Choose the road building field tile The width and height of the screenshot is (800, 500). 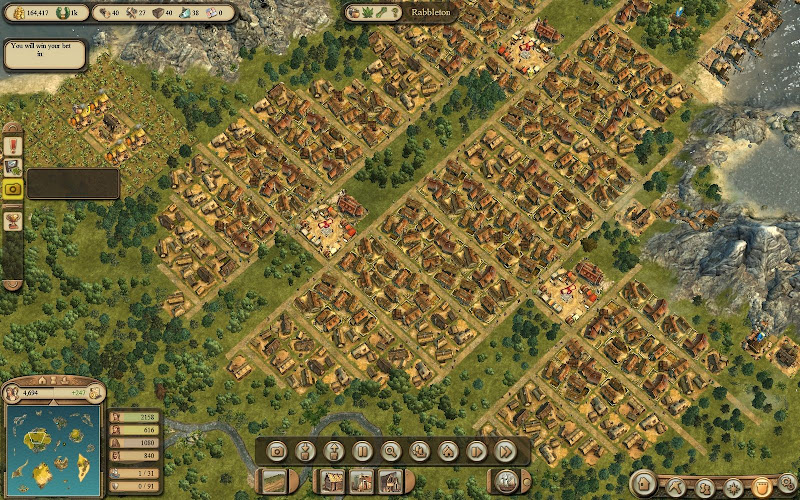273,481
